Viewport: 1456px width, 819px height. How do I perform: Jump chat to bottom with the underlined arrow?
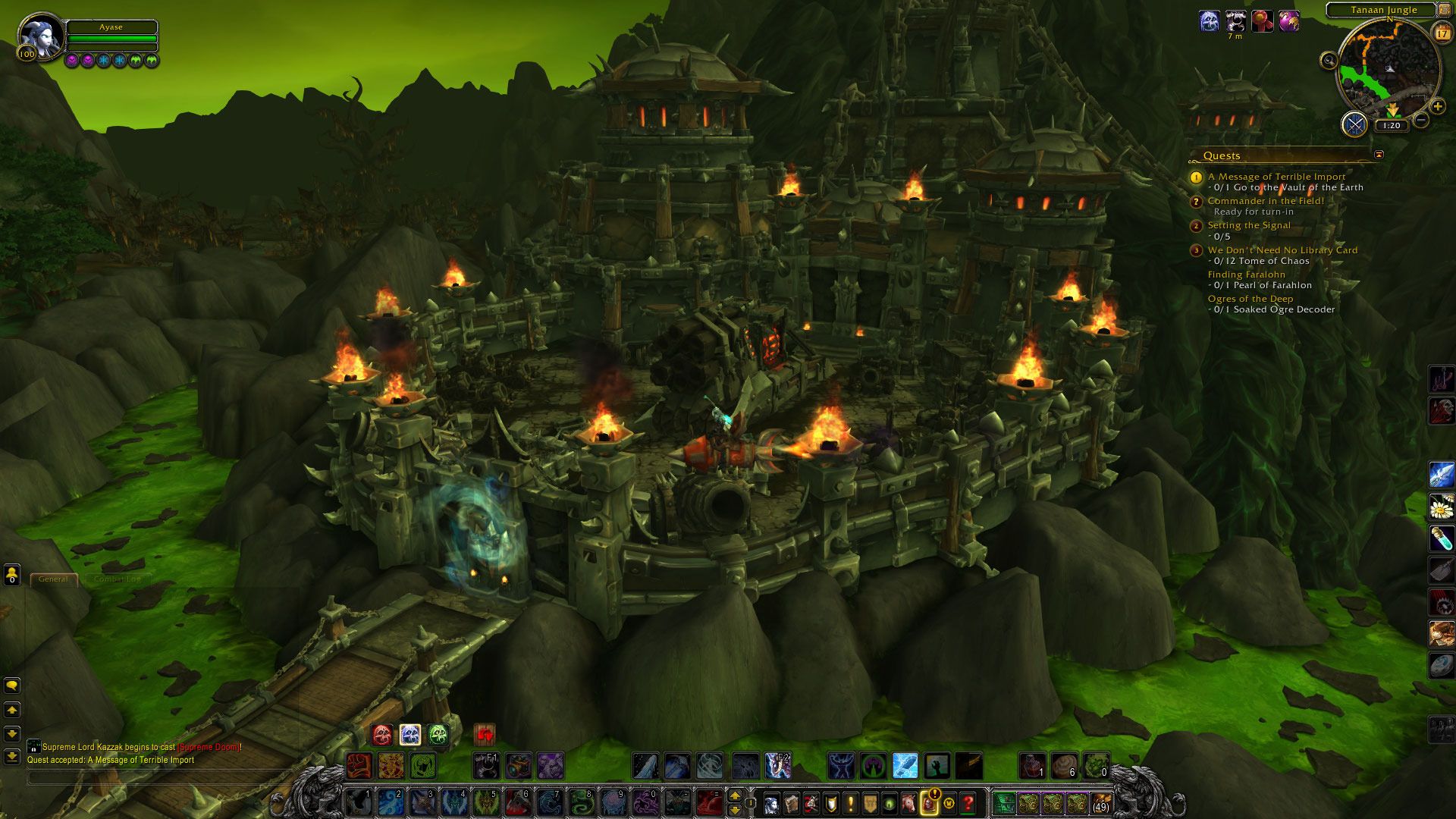point(12,756)
